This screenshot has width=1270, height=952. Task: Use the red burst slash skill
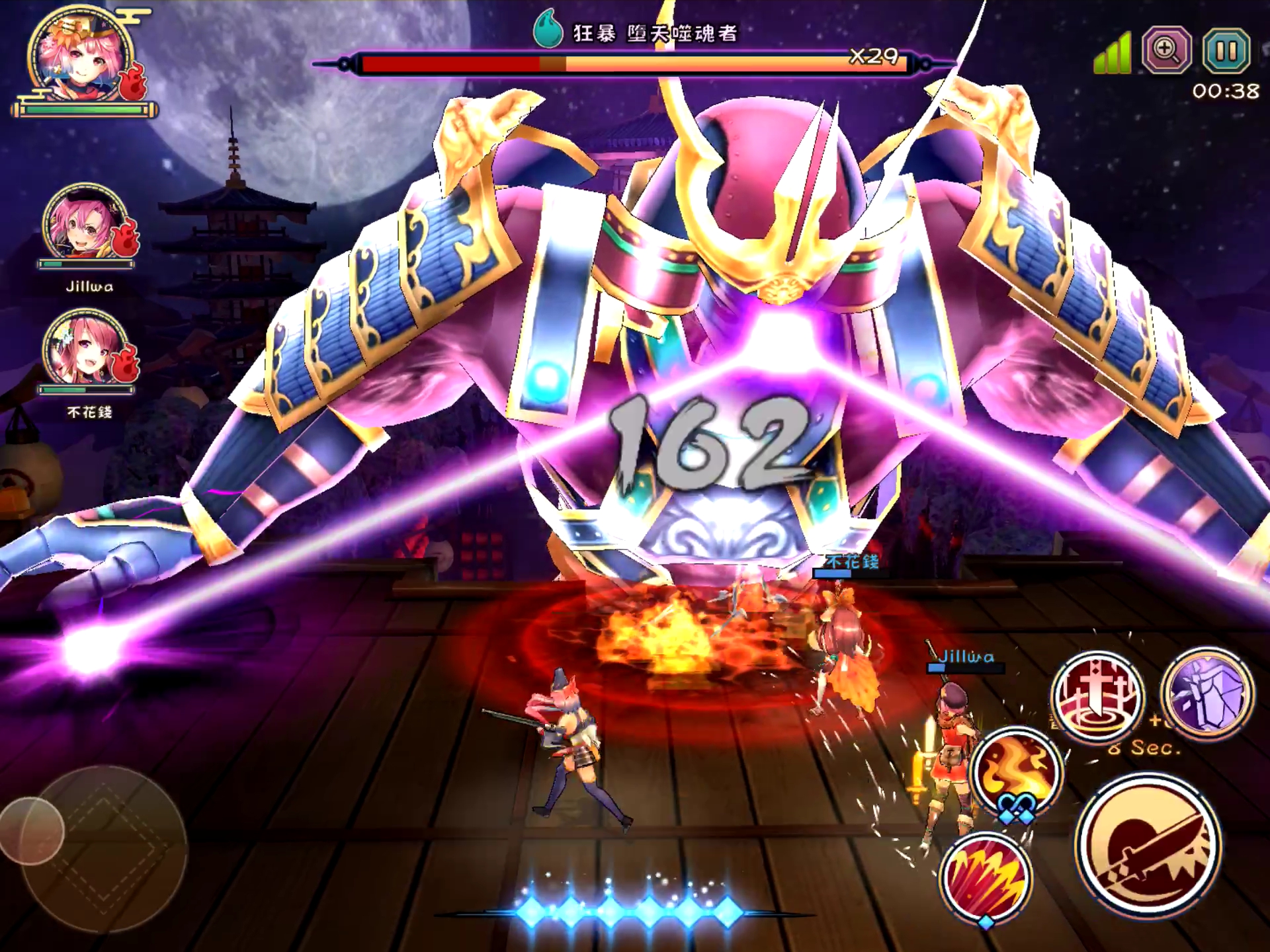click(986, 877)
